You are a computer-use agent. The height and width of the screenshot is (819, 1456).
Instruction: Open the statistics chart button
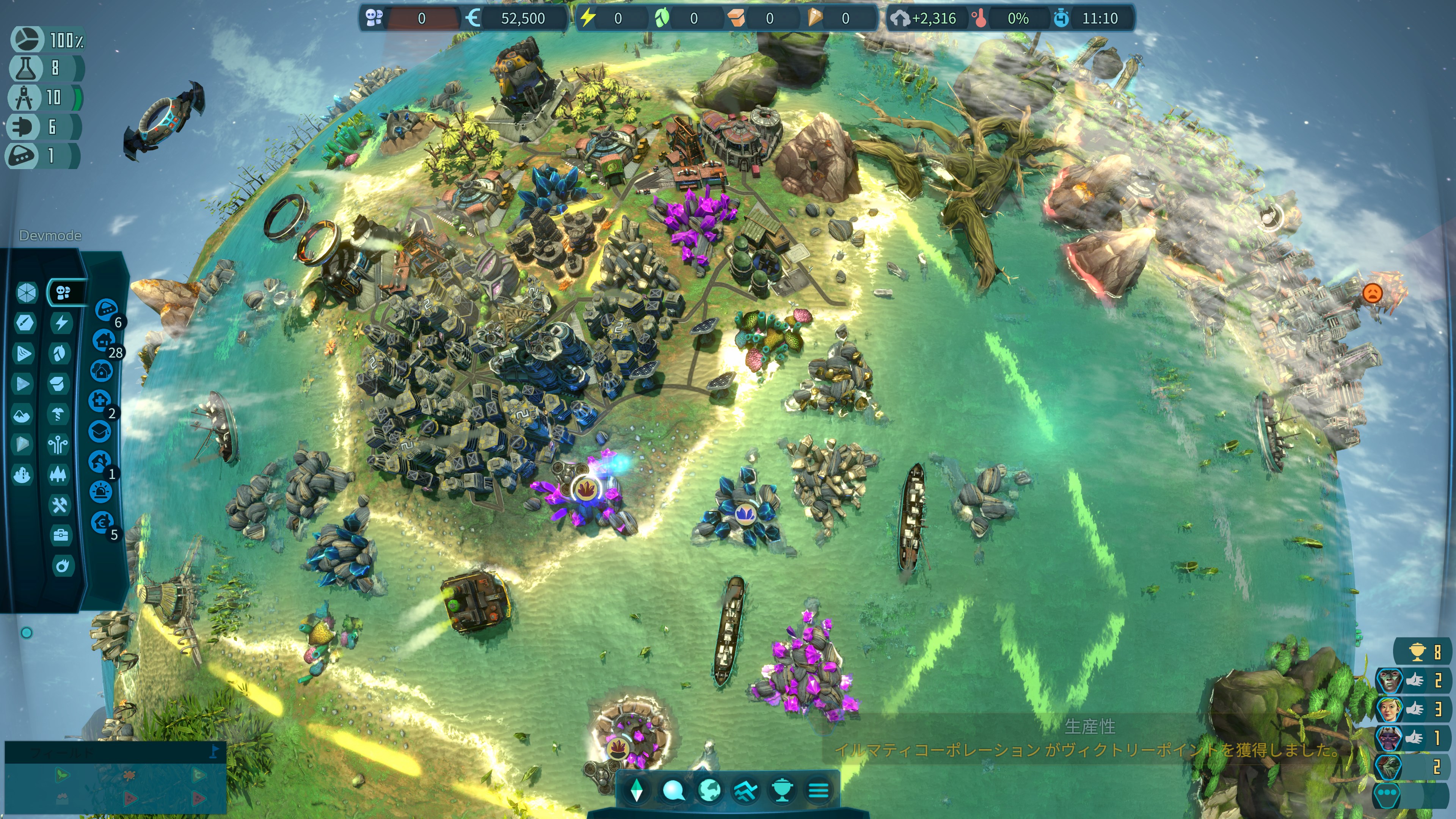click(745, 790)
